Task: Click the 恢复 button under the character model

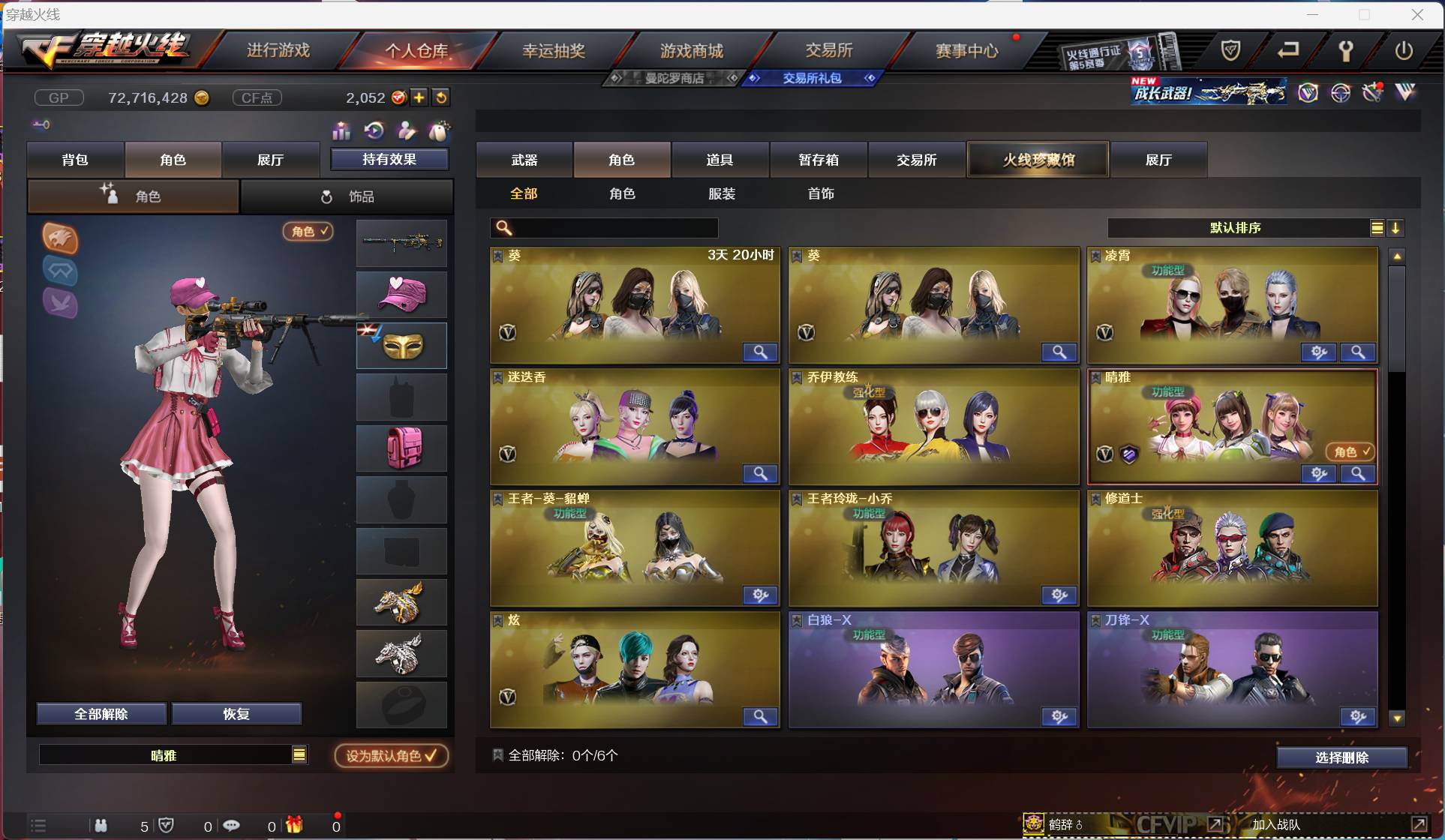Action: click(x=236, y=713)
